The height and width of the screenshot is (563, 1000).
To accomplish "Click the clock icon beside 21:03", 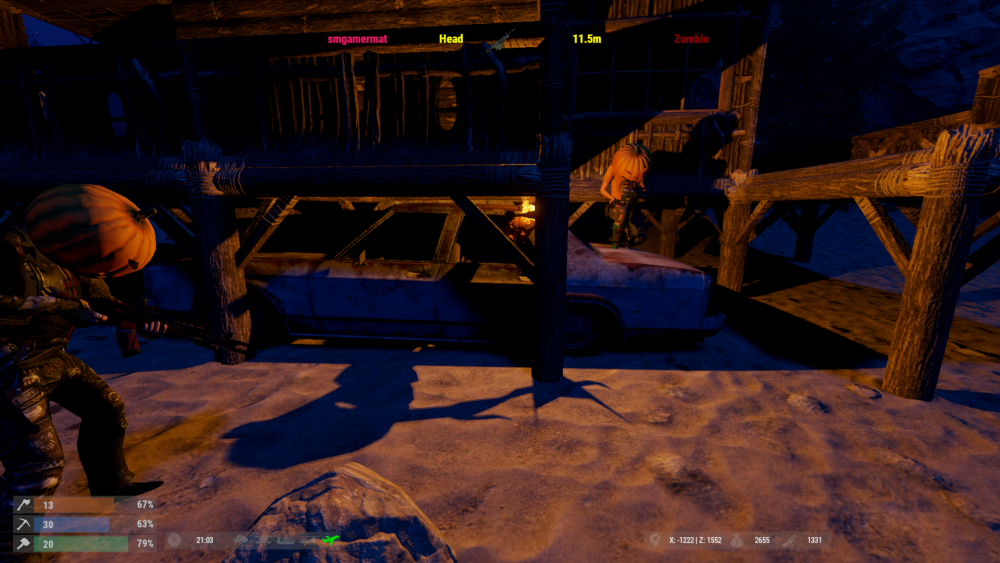I will click(174, 540).
